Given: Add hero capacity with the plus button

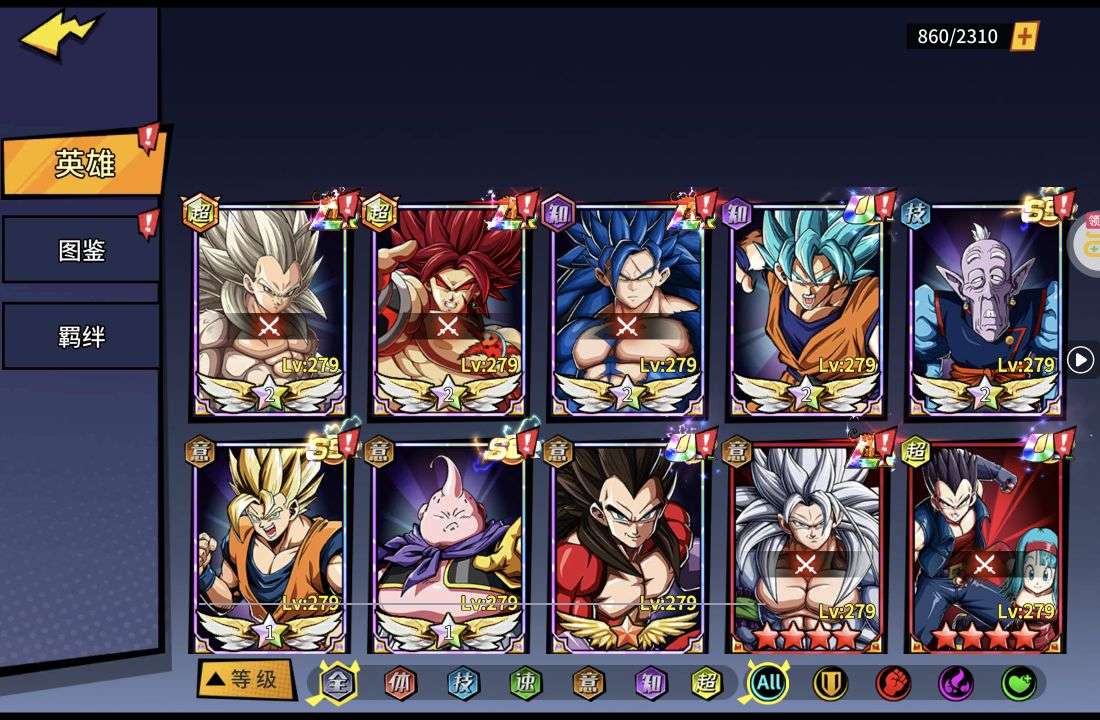Looking at the screenshot, I should coord(1025,37).
